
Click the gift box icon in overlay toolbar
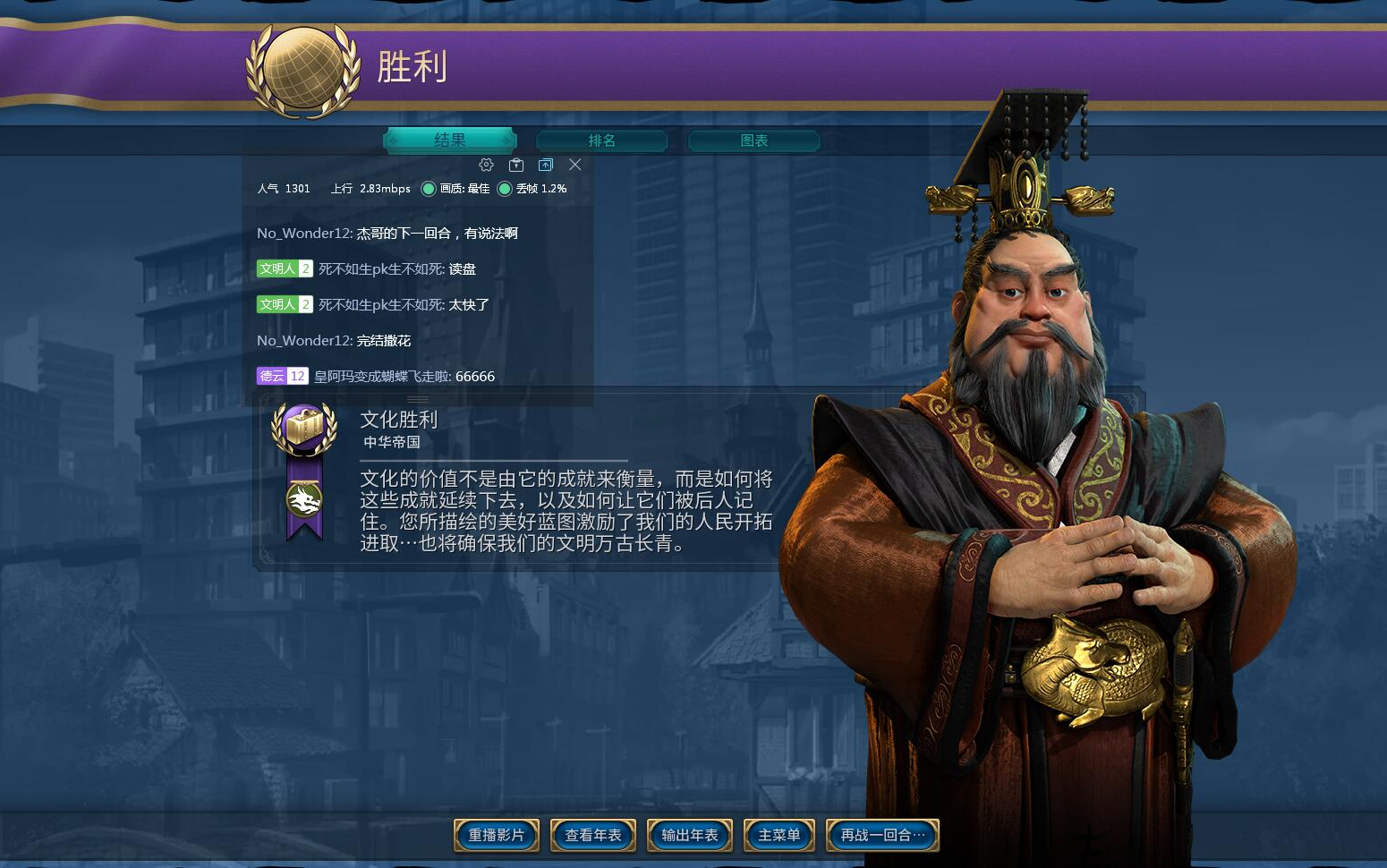click(x=516, y=165)
